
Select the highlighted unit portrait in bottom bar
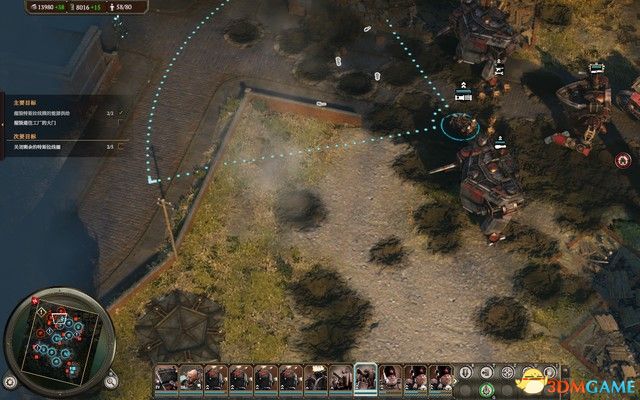(x=365, y=377)
